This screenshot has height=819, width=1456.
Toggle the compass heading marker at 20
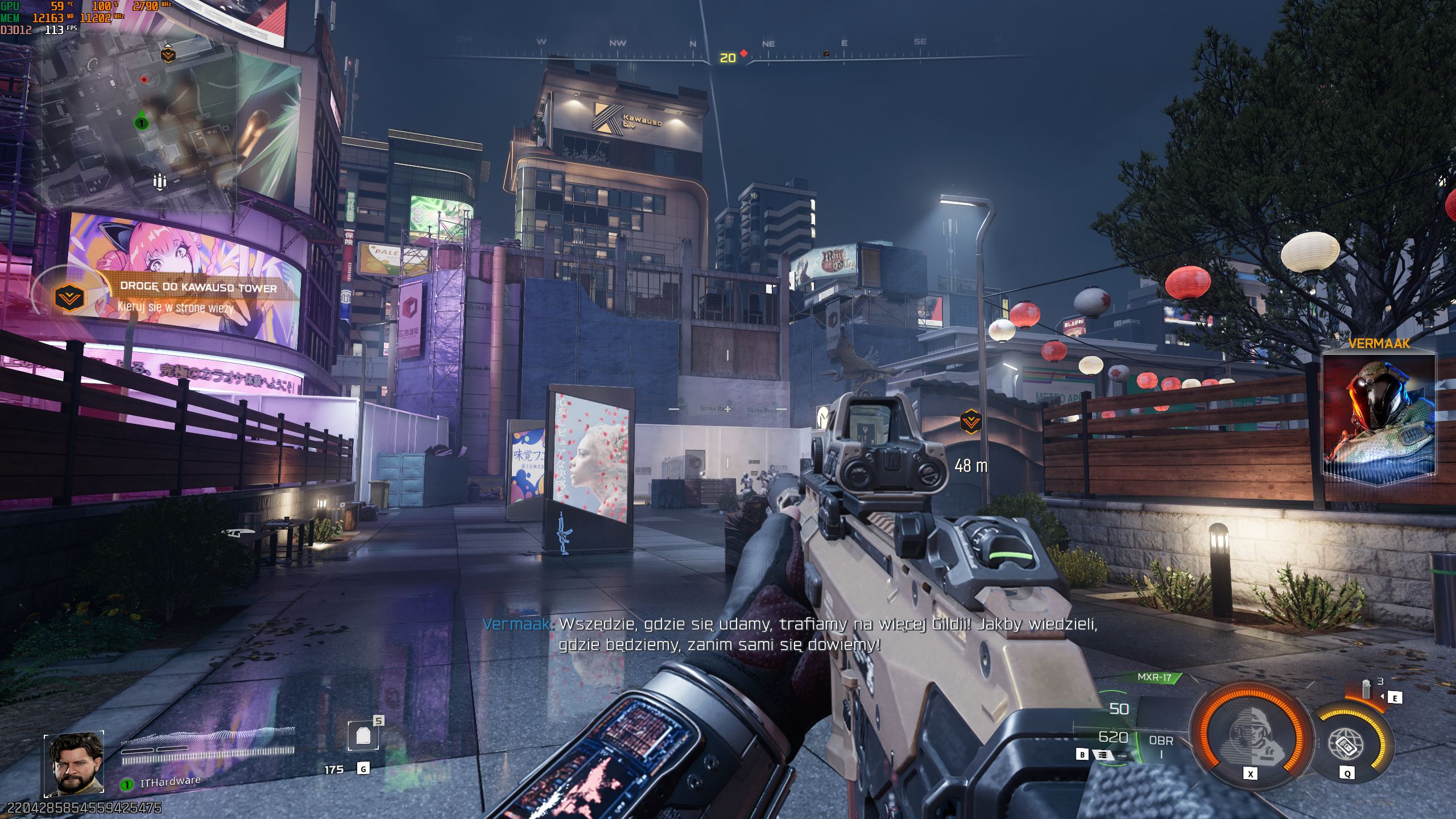click(727, 57)
